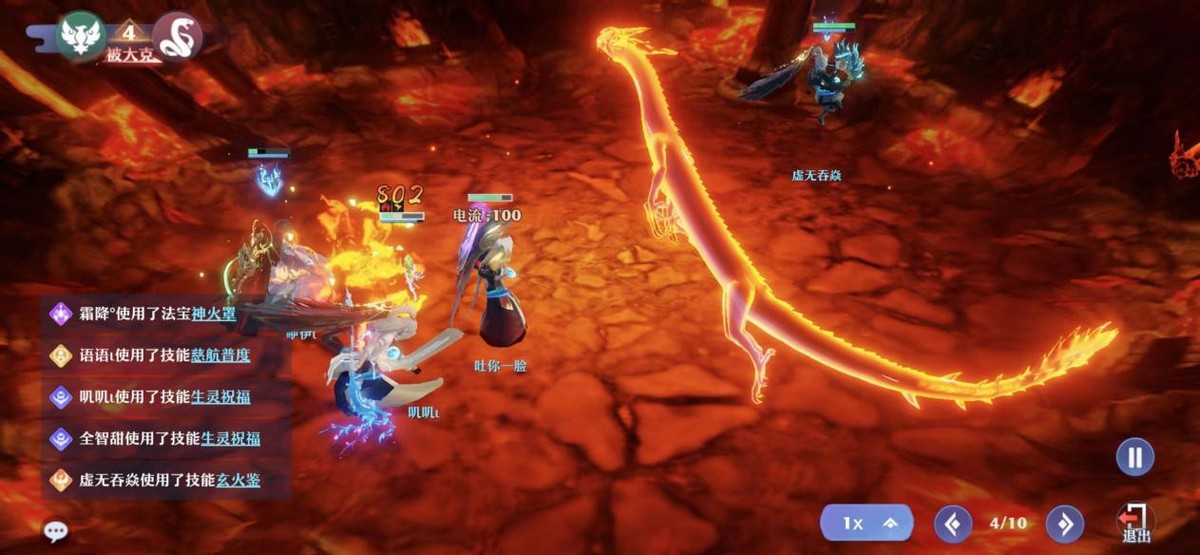The image size is (1200, 555).
Task: Select the green winged team emblem
Action: click(x=81, y=36)
